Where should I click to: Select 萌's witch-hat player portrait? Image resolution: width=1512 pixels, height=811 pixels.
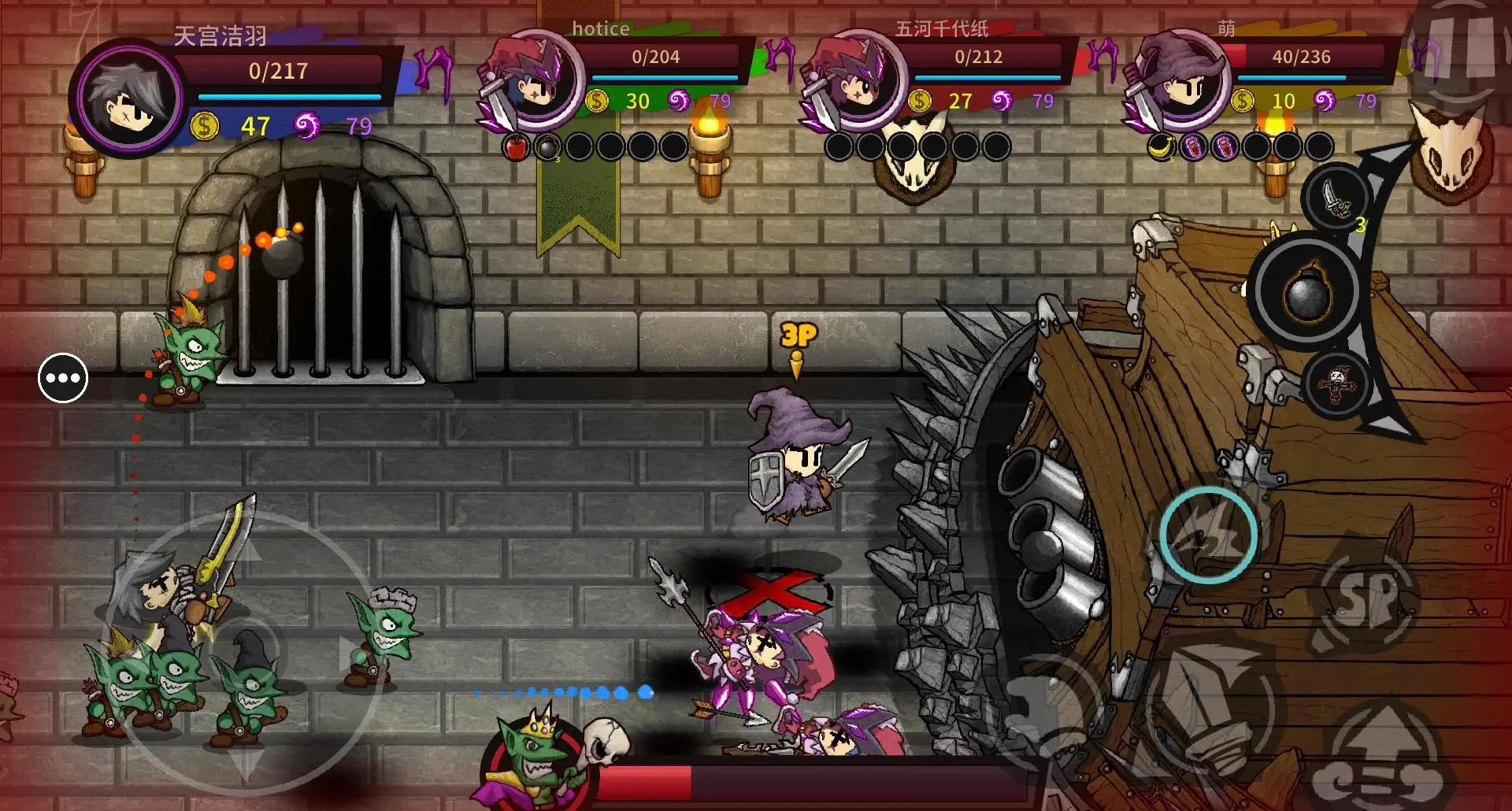tap(1177, 80)
